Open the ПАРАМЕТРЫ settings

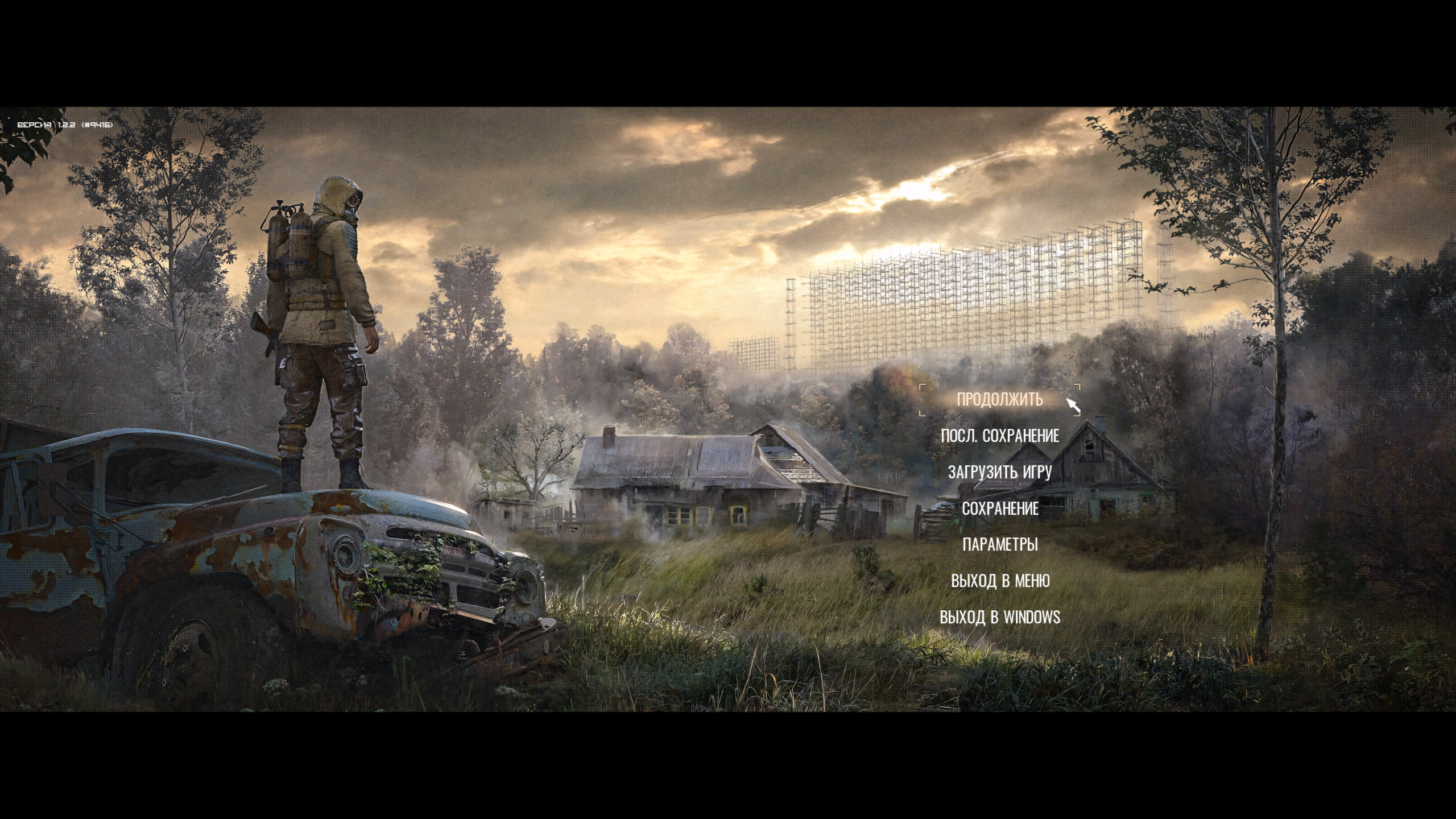[x=999, y=544]
